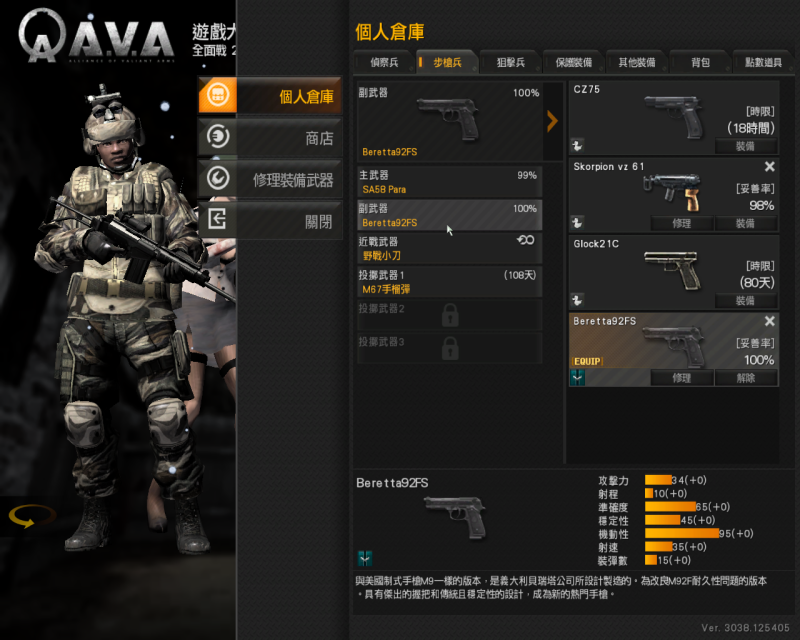Click the orange arrow beside the weapon preview
The height and width of the screenshot is (640, 800).
point(552,122)
